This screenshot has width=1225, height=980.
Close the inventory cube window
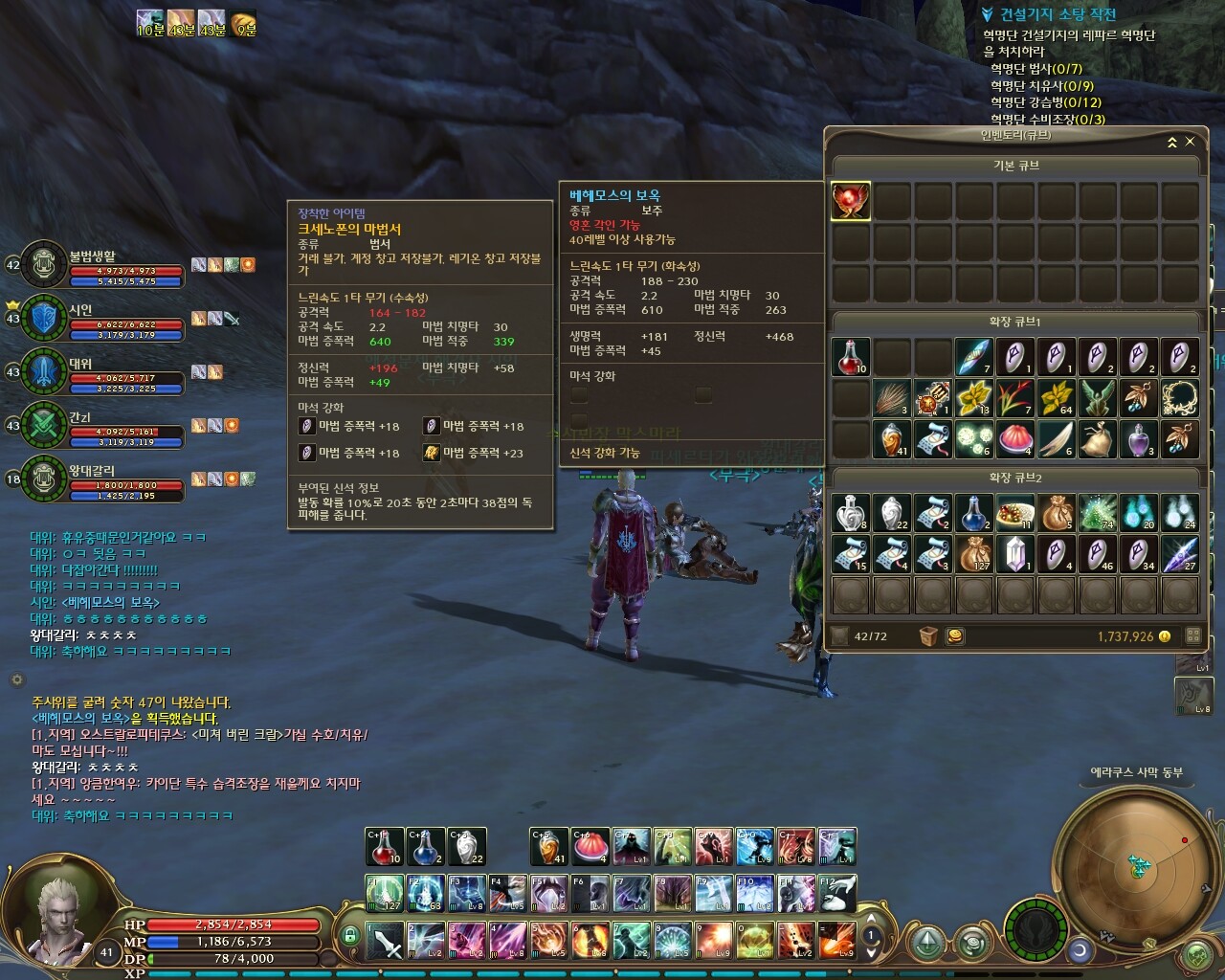click(x=1190, y=142)
